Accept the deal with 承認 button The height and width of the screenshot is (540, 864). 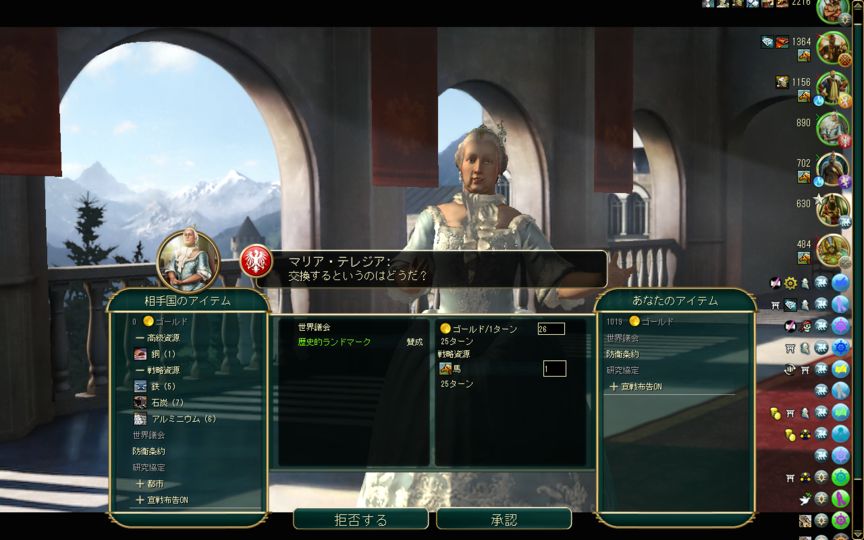click(504, 520)
